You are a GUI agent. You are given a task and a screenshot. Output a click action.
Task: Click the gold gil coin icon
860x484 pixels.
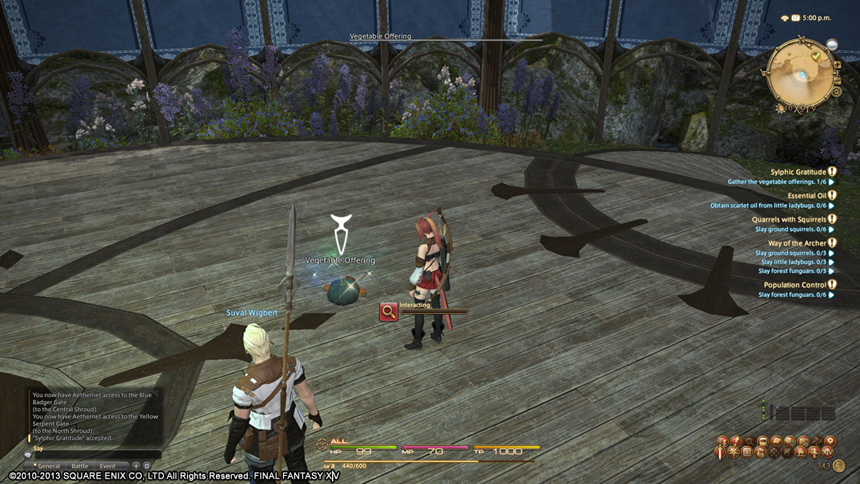click(x=838, y=465)
